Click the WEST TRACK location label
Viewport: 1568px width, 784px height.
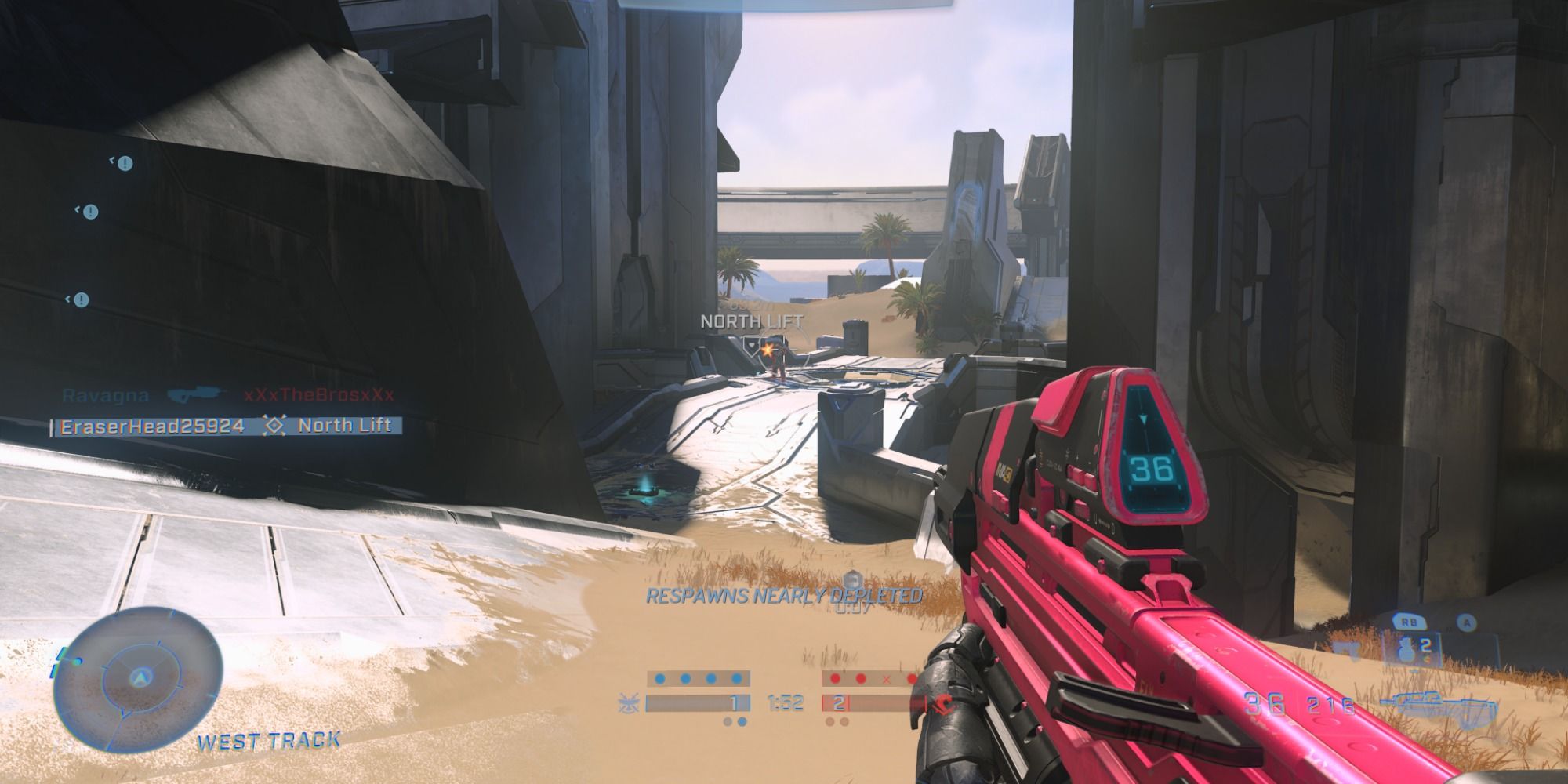(x=269, y=737)
